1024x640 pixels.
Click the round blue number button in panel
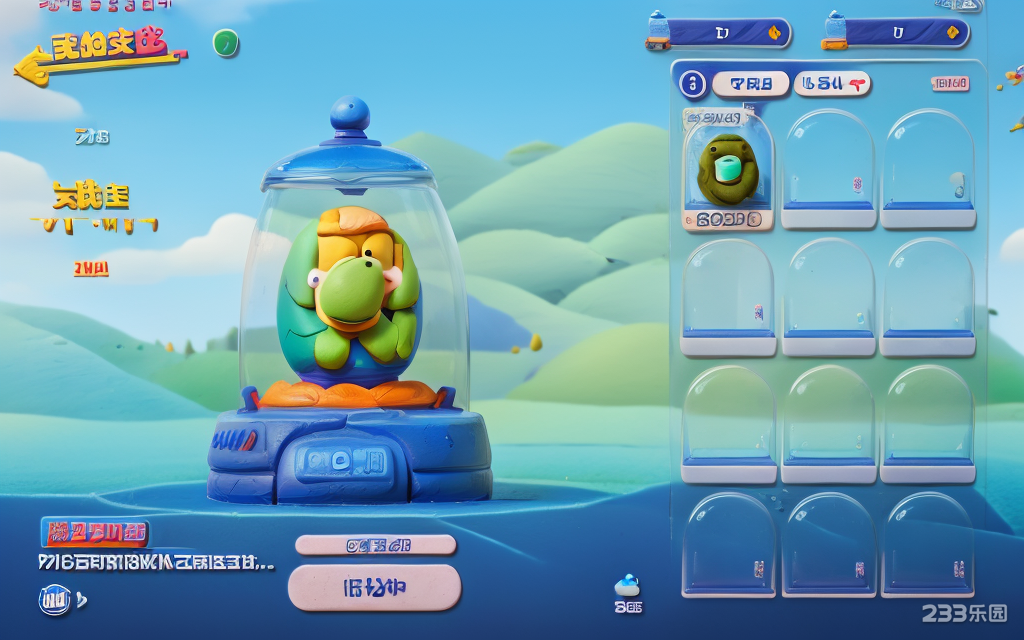[x=692, y=84]
